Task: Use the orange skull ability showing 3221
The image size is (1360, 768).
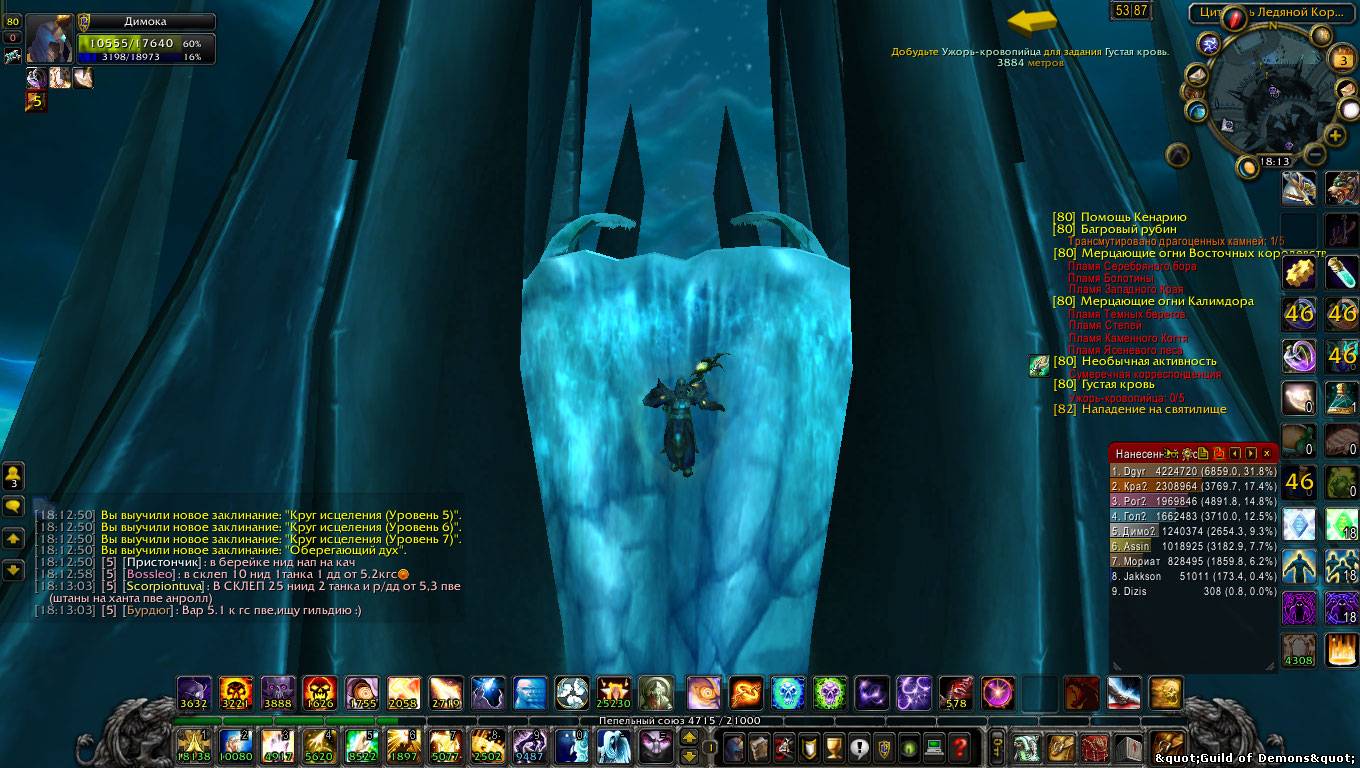Action: [236, 692]
